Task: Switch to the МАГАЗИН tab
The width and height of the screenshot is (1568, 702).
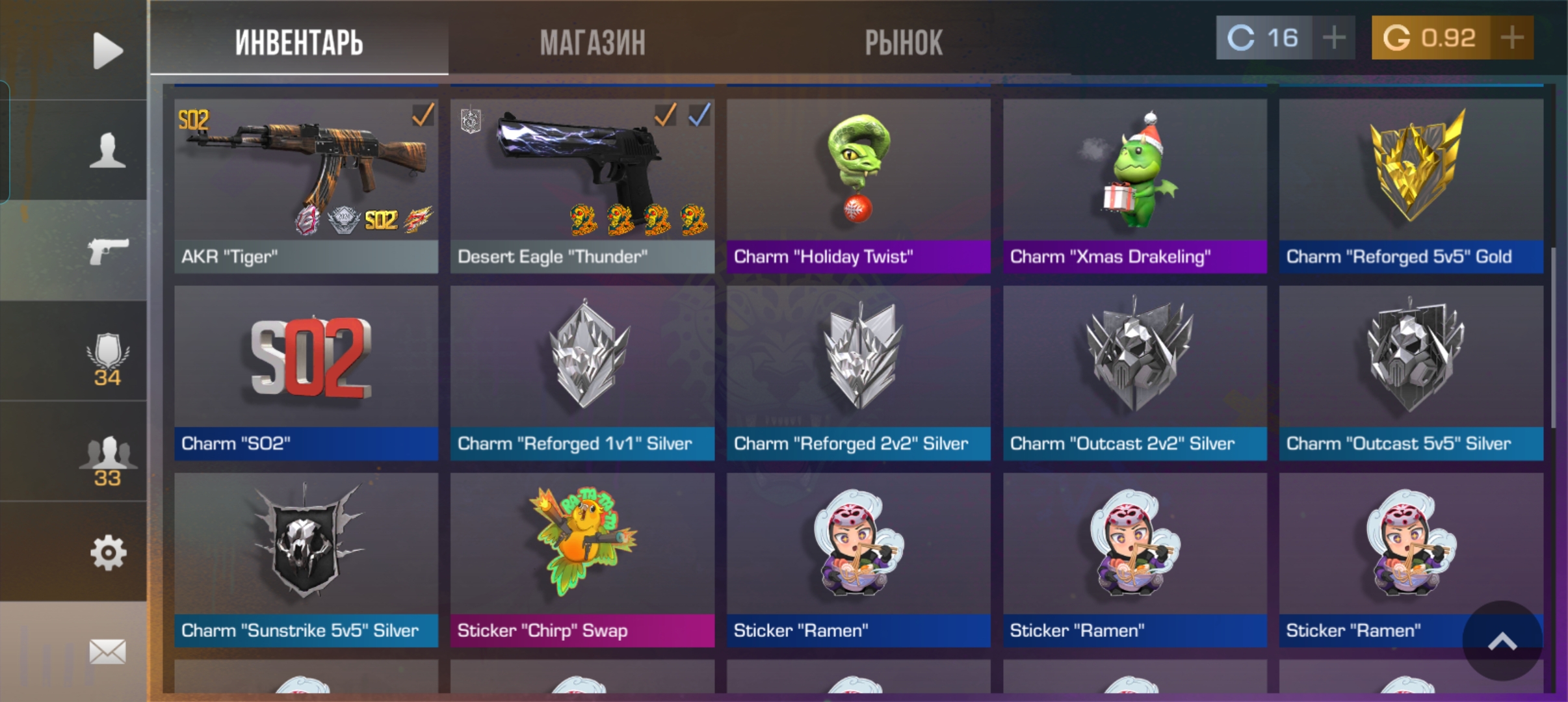Action: [592, 43]
